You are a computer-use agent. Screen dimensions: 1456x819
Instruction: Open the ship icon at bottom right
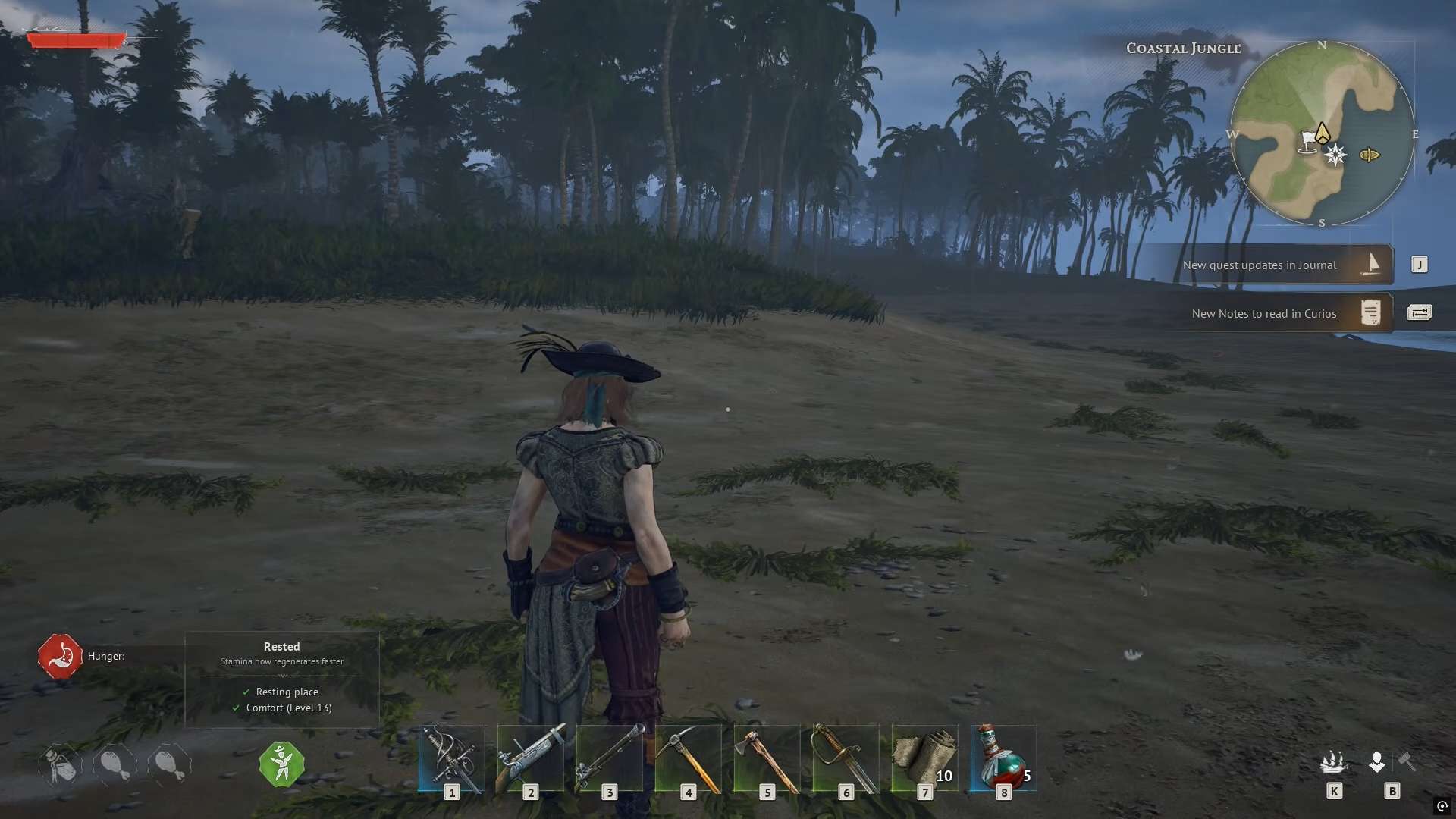(x=1334, y=762)
